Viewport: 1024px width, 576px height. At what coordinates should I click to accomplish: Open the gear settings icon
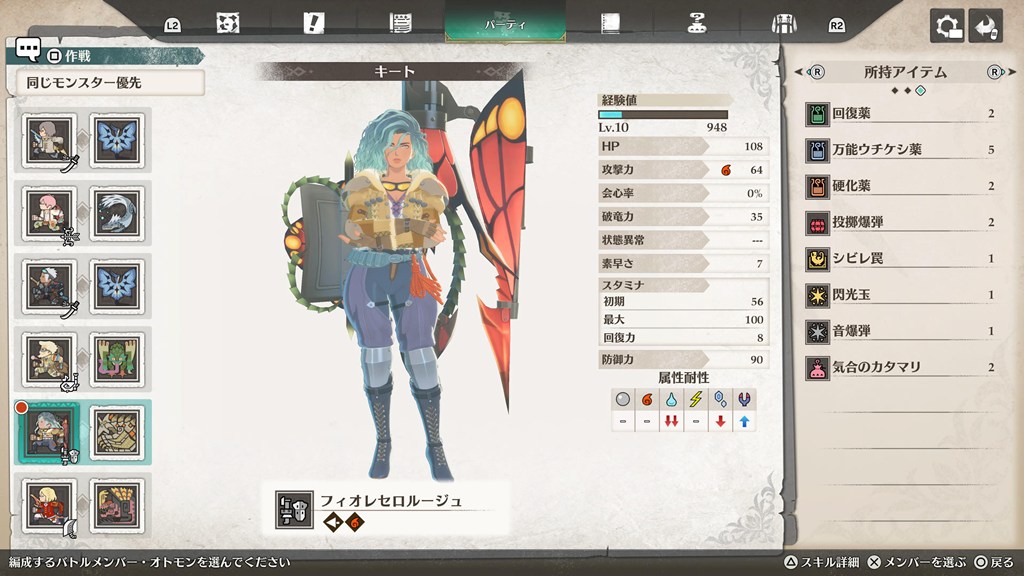point(946,26)
